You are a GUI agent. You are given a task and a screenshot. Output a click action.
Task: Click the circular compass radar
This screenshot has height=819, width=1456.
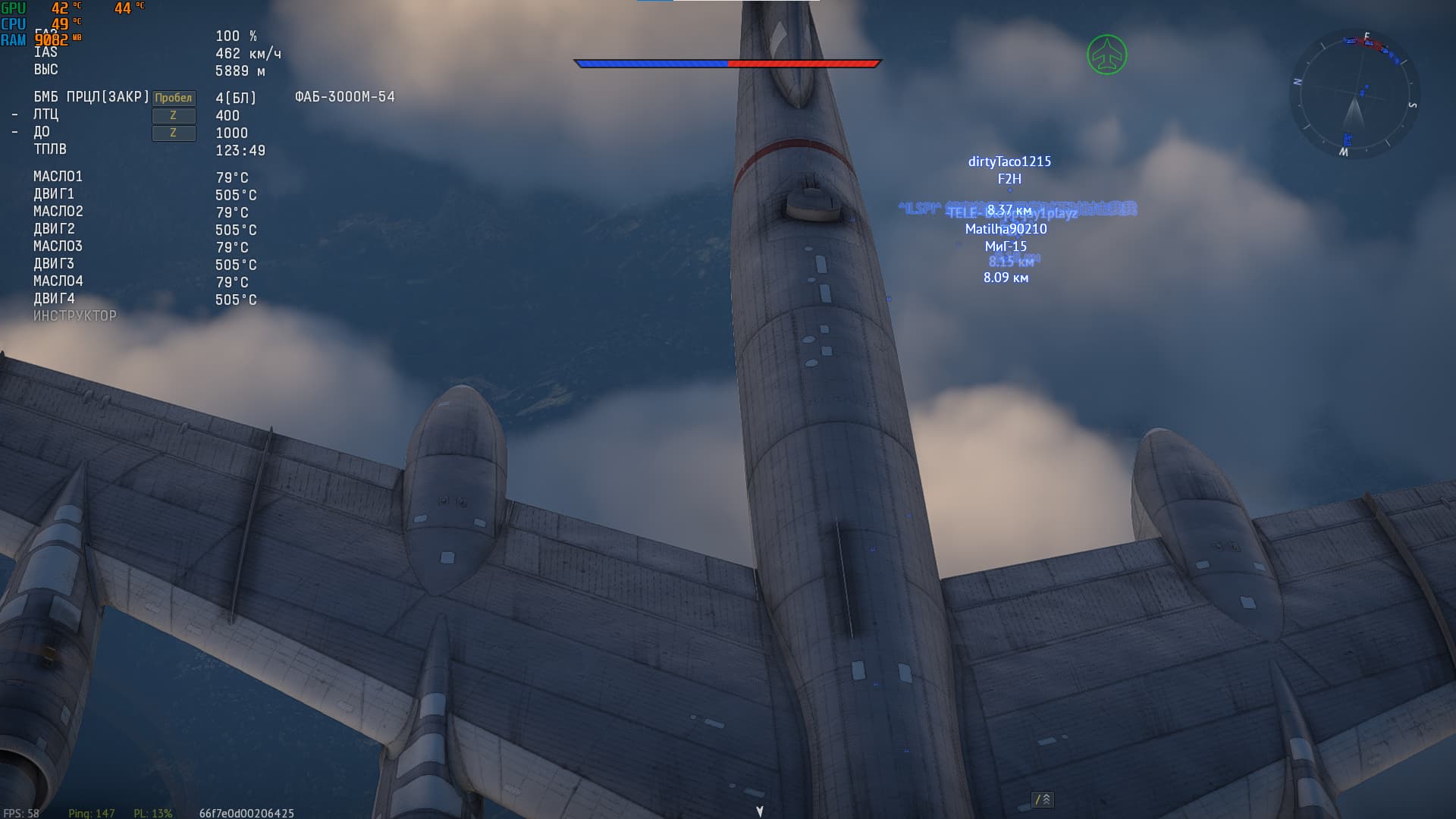1354,95
